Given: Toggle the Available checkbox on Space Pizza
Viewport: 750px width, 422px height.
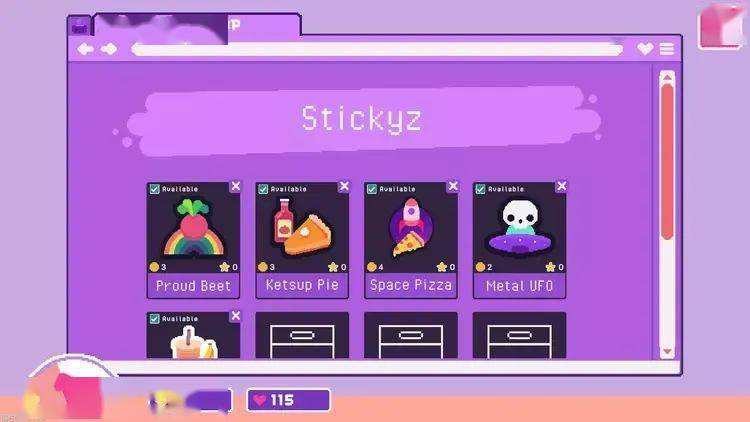Looking at the screenshot, I should pos(372,188).
